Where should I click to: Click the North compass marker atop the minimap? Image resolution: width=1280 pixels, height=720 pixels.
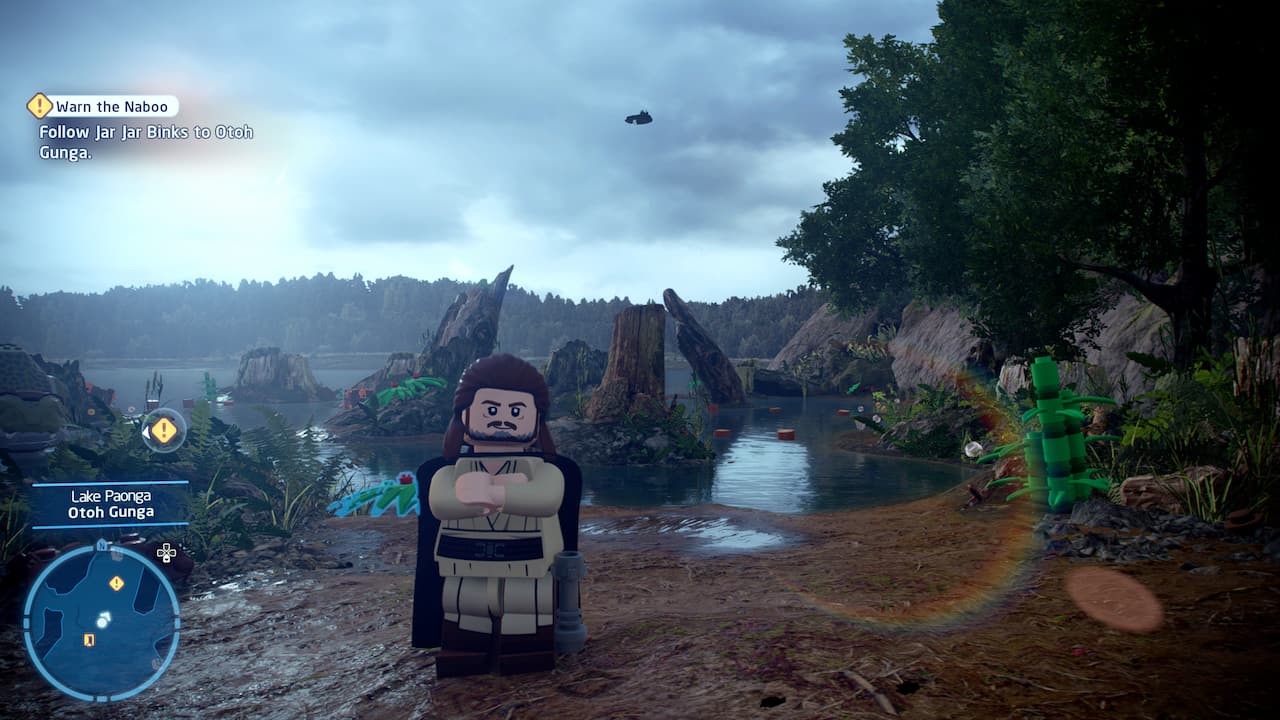pos(101,545)
